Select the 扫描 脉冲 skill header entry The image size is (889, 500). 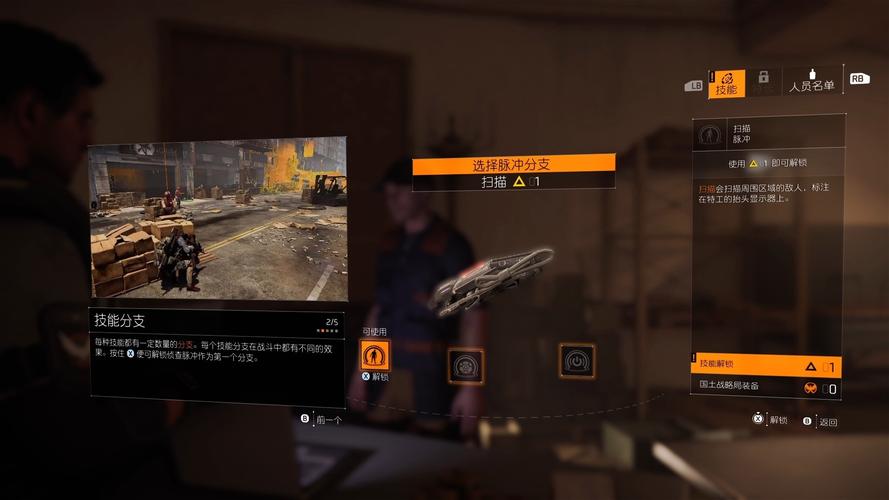coord(765,134)
